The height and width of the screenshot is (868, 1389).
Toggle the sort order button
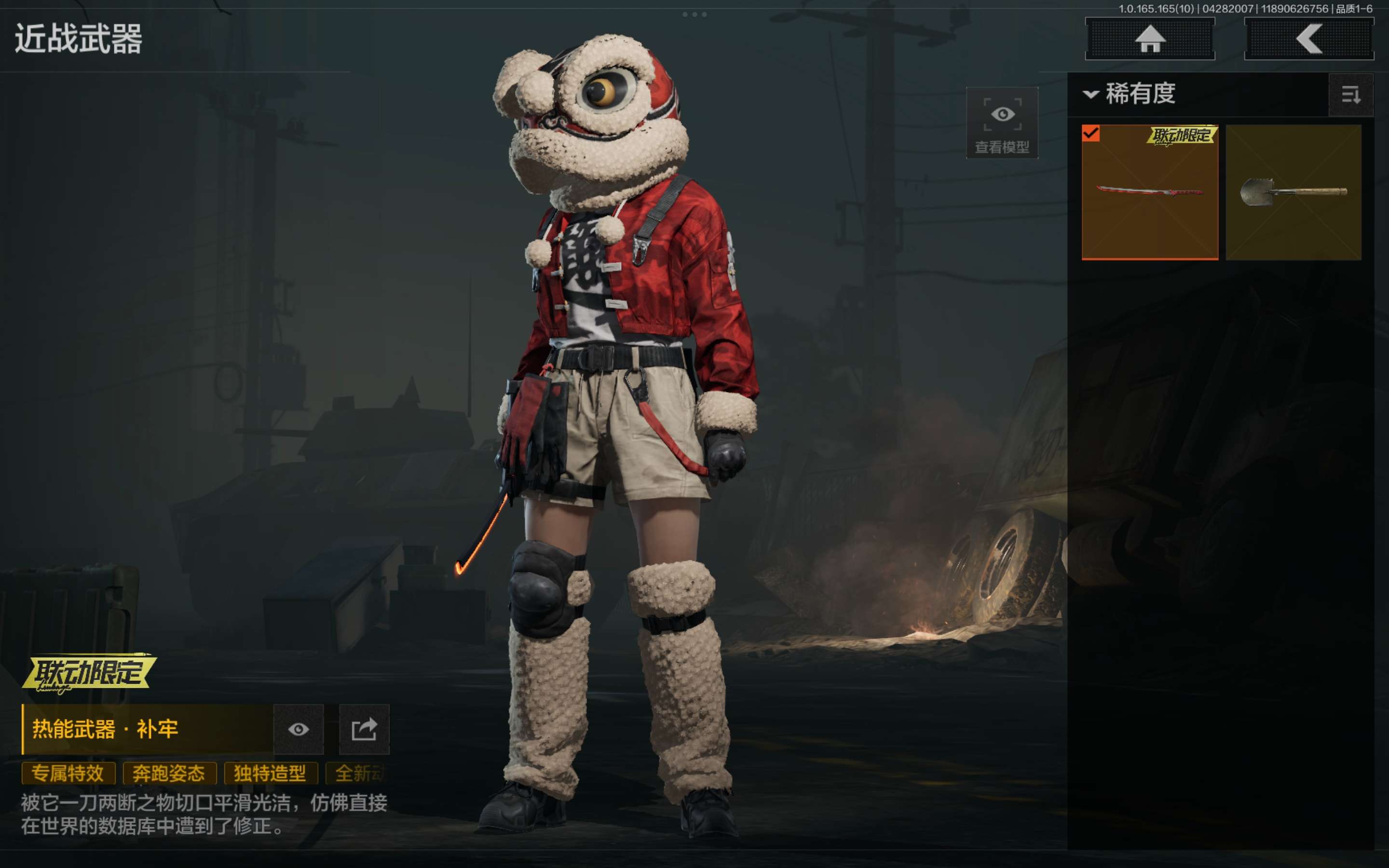1350,95
